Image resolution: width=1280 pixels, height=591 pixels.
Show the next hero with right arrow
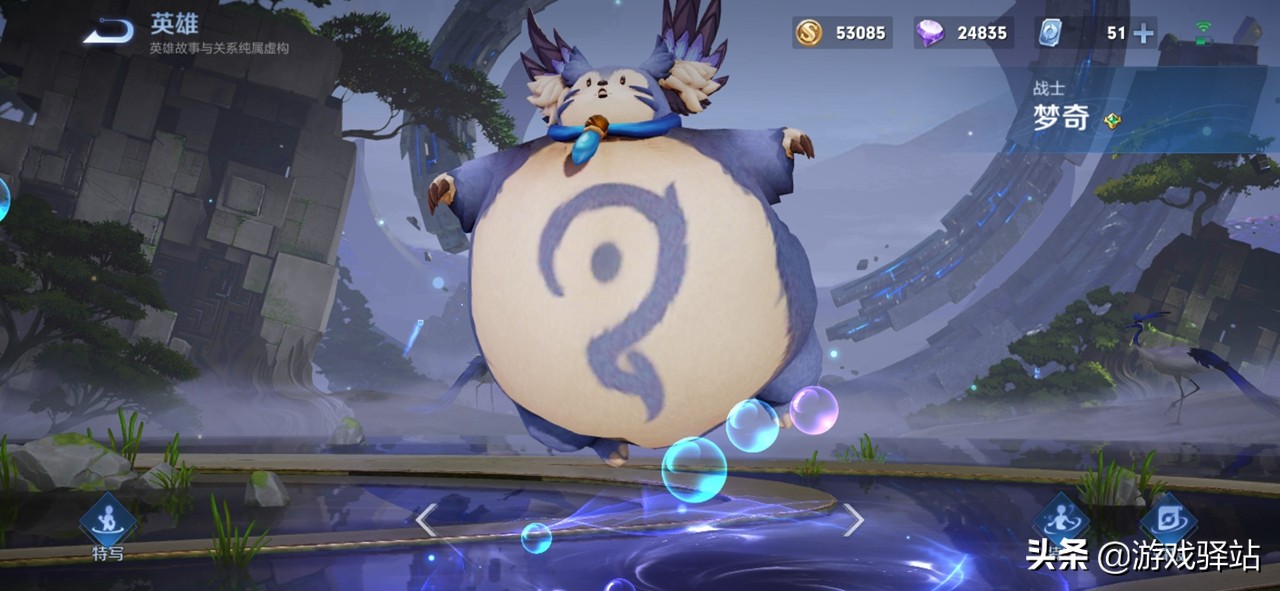point(852,520)
